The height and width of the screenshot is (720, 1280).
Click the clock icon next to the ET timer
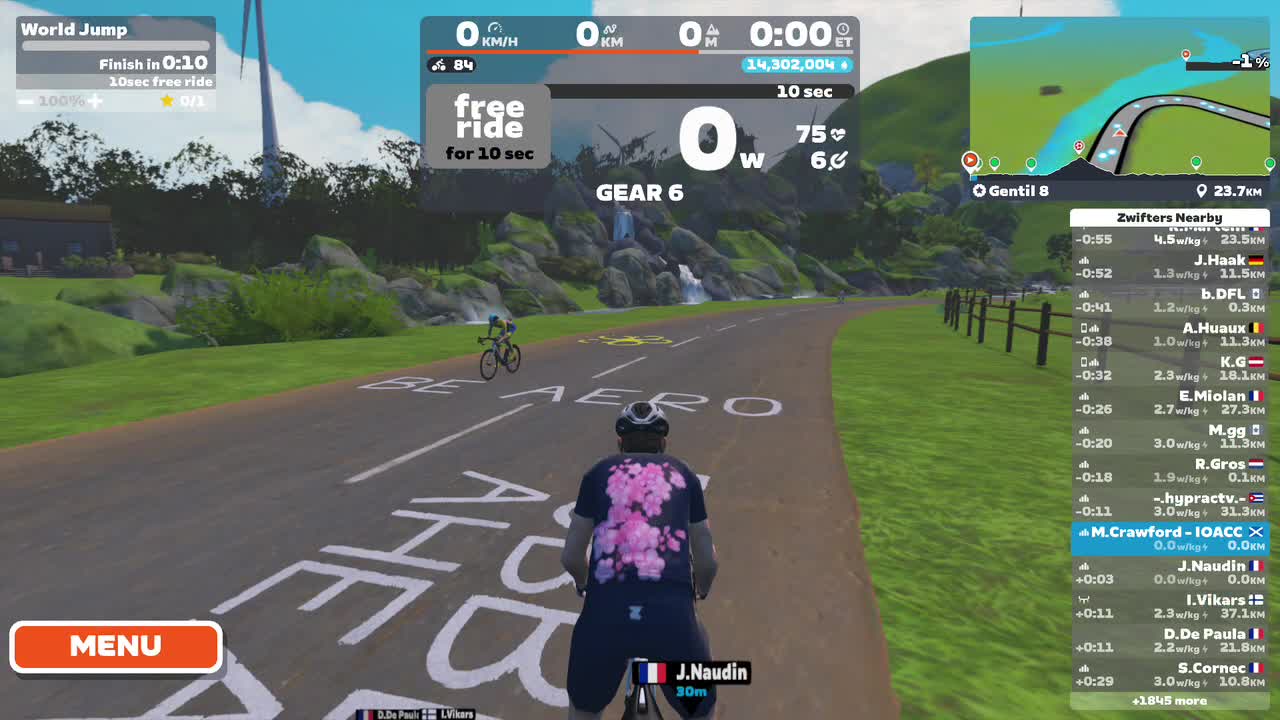pos(842,28)
